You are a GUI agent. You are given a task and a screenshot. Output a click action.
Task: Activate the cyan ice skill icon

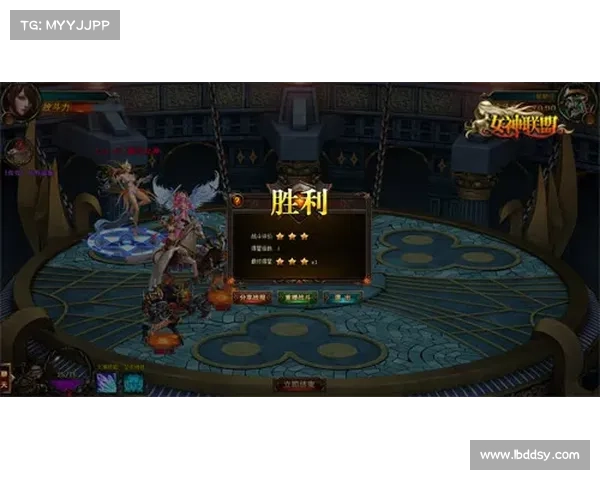point(133,383)
